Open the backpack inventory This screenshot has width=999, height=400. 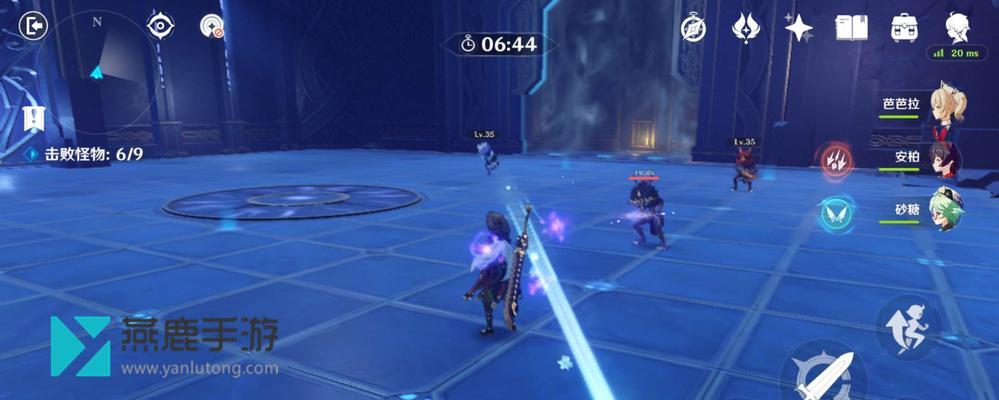[905, 28]
